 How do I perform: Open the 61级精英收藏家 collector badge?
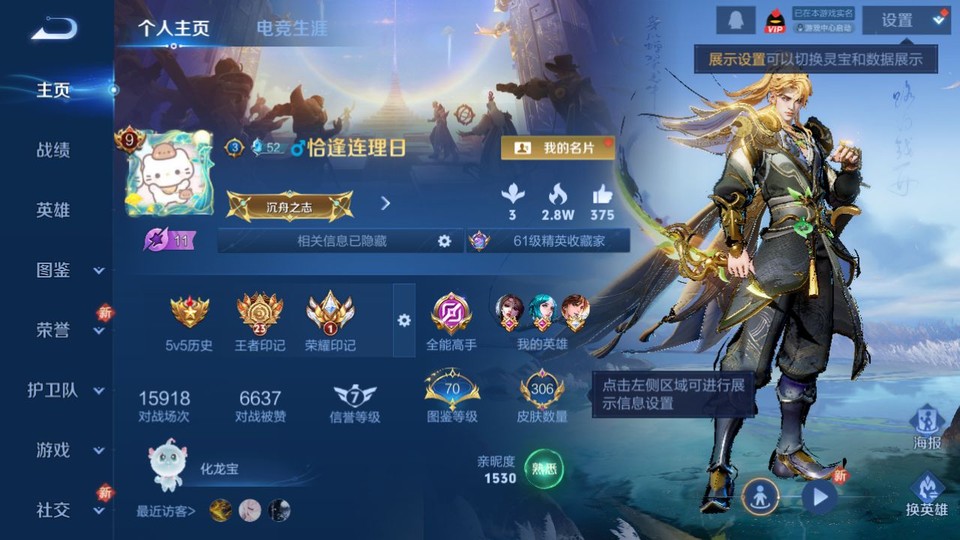(548, 241)
